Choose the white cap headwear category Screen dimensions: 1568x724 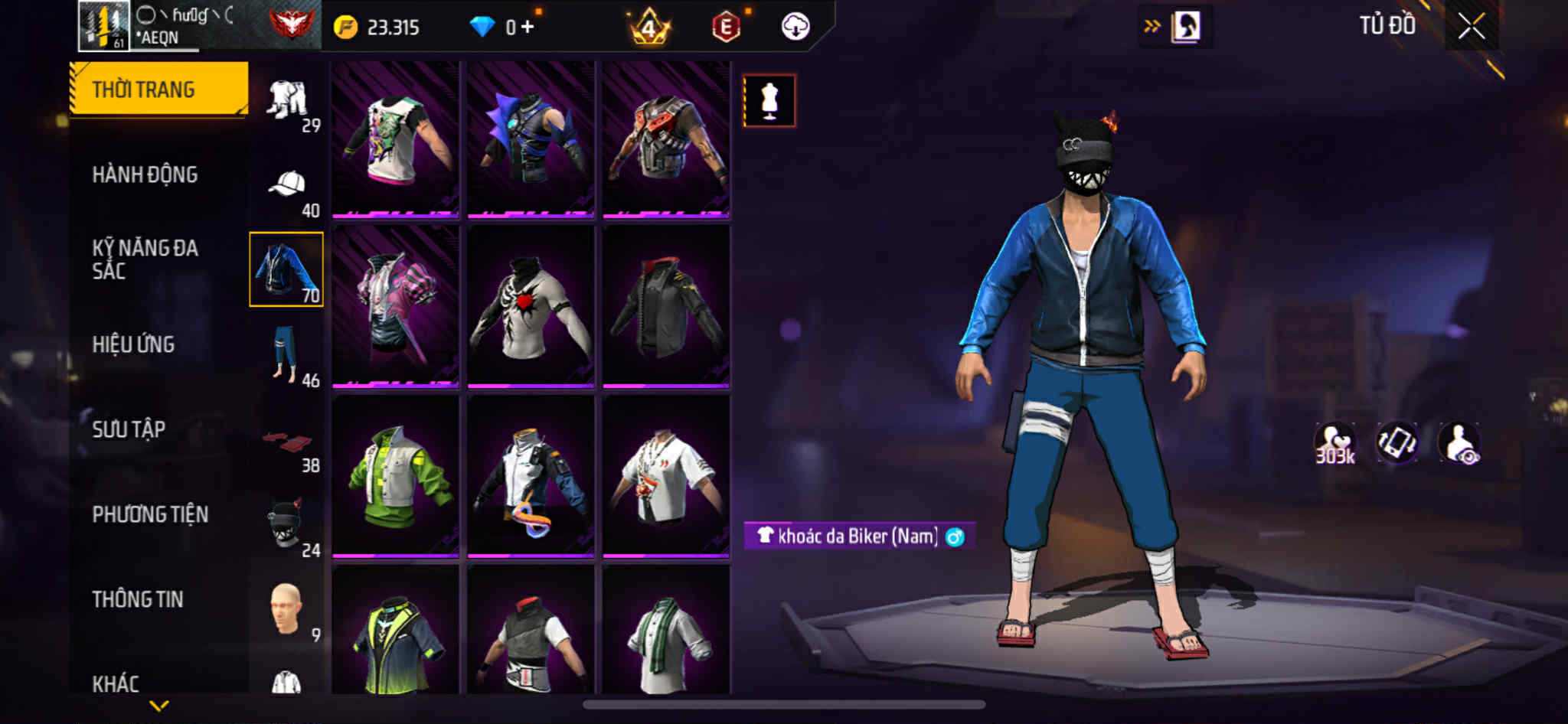pos(287,184)
